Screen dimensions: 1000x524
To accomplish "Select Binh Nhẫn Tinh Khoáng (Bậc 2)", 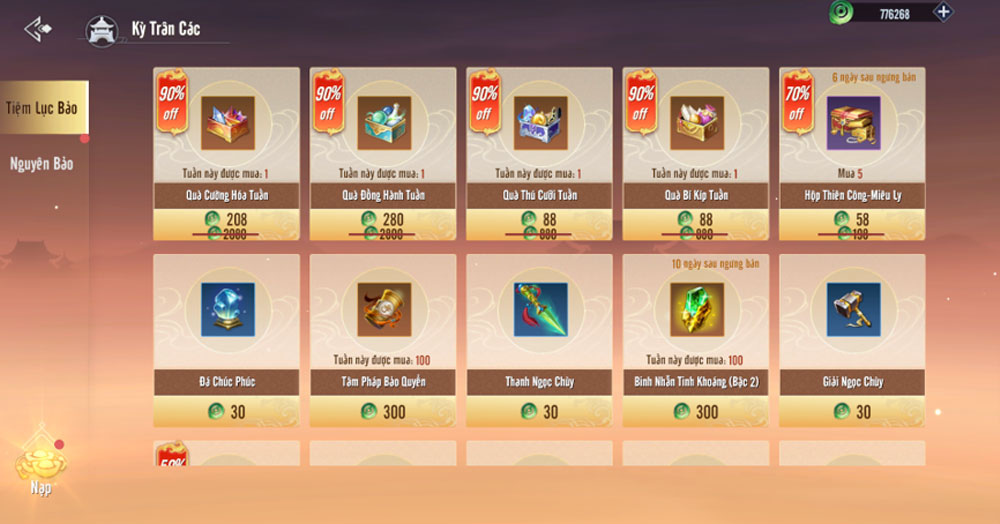I will (696, 310).
